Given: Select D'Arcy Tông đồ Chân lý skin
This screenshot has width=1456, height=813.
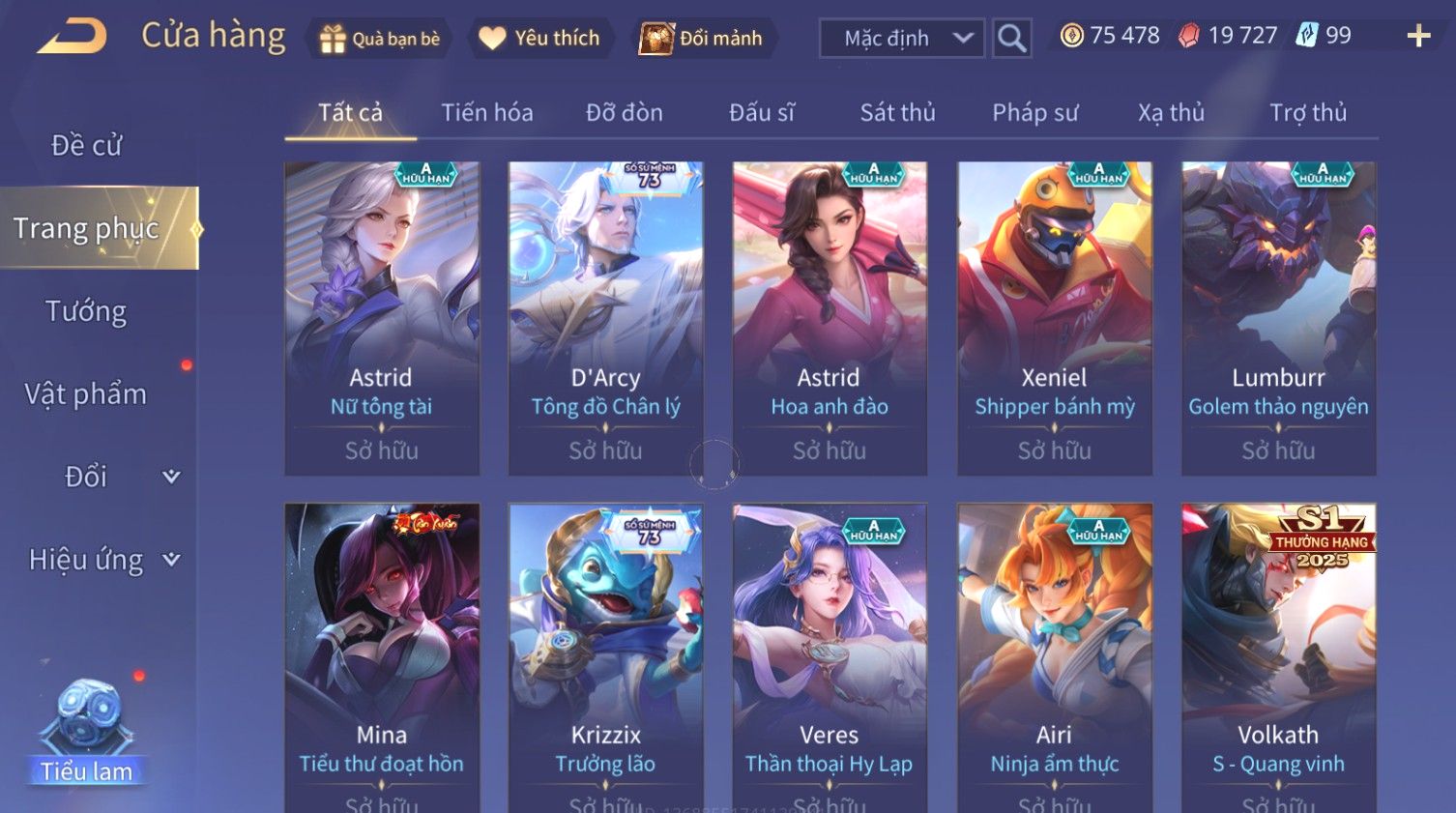Looking at the screenshot, I should click(x=605, y=318).
